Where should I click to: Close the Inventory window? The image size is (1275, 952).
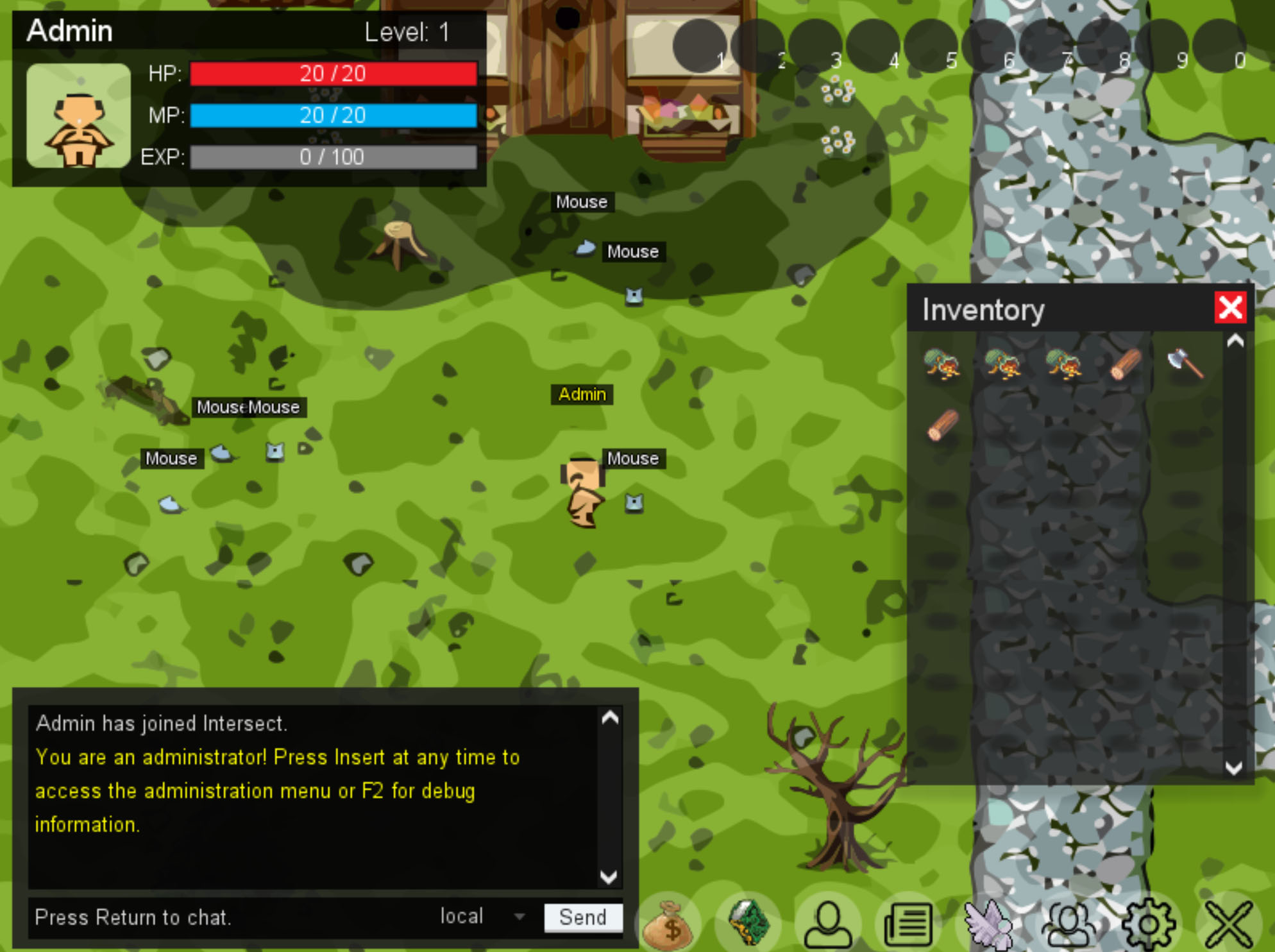(1230, 307)
